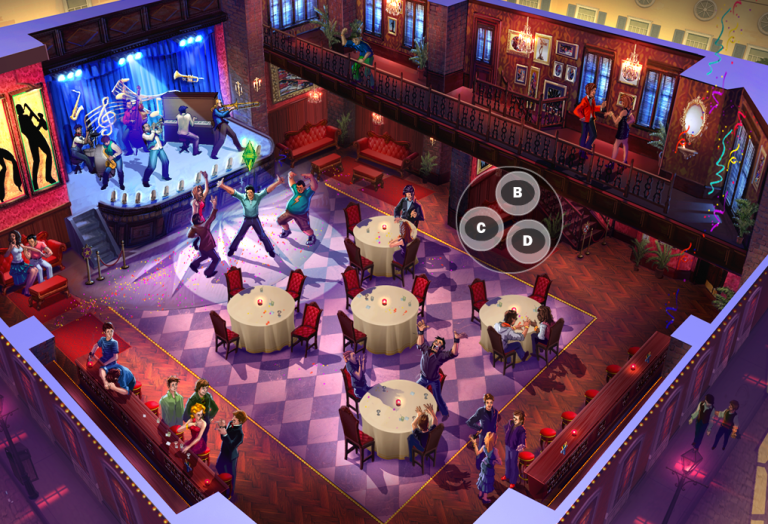768x524 pixels.
Task: Tap the on-screen B button
Action: [517, 192]
